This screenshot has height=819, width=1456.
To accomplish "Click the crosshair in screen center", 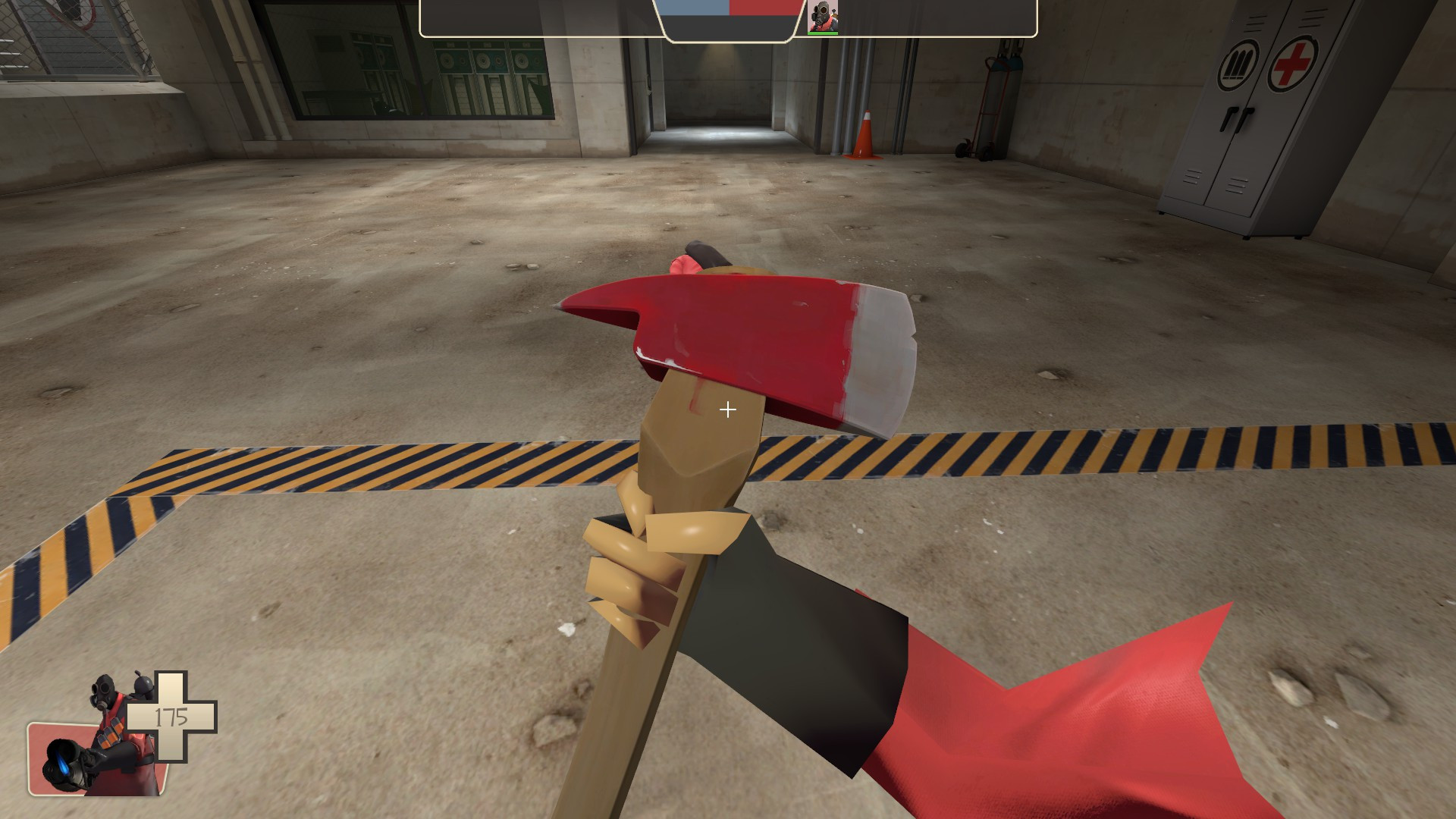I will (x=728, y=409).
